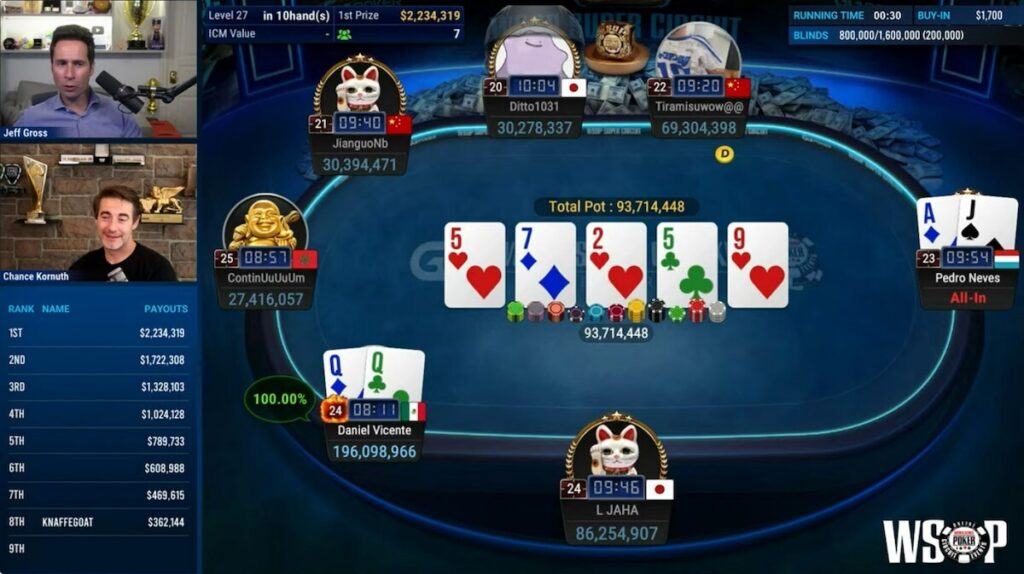This screenshot has width=1024, height=574.
Task: Select L JAHA's lucky cat avatar
Action: [x=617, y=448]
